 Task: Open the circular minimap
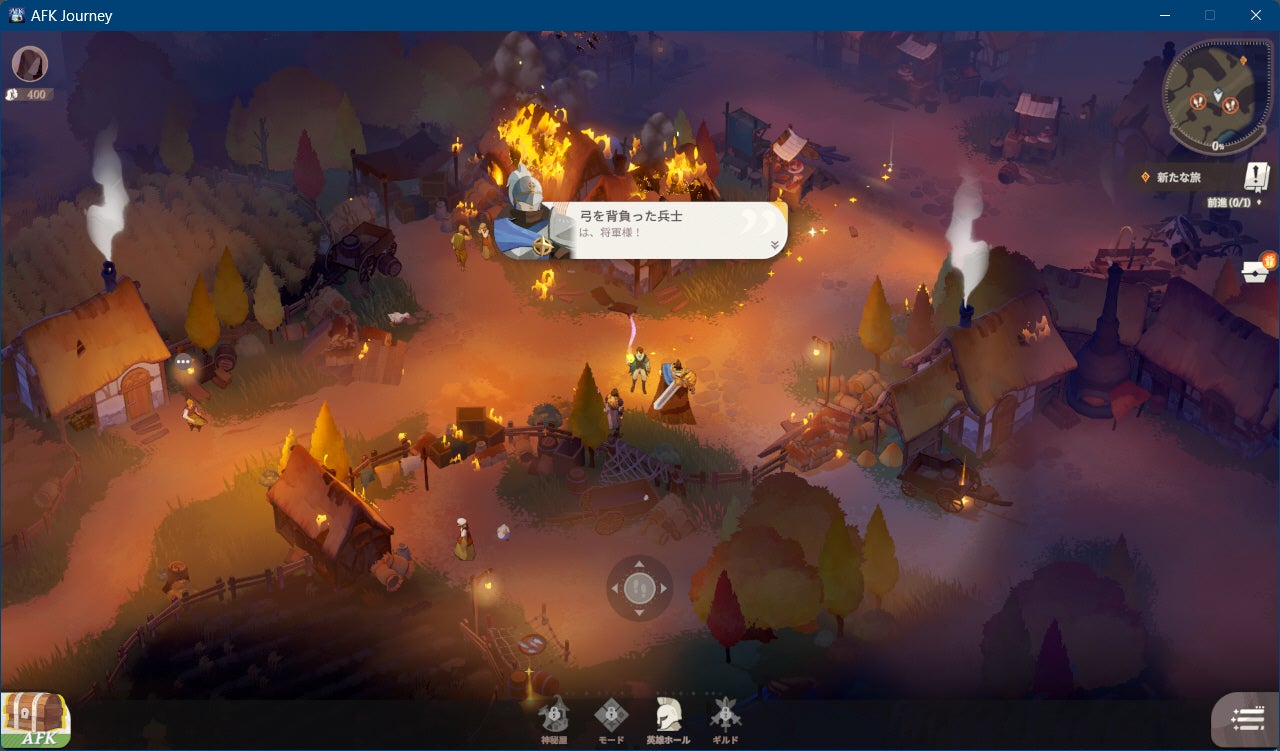click(1217, 97)
